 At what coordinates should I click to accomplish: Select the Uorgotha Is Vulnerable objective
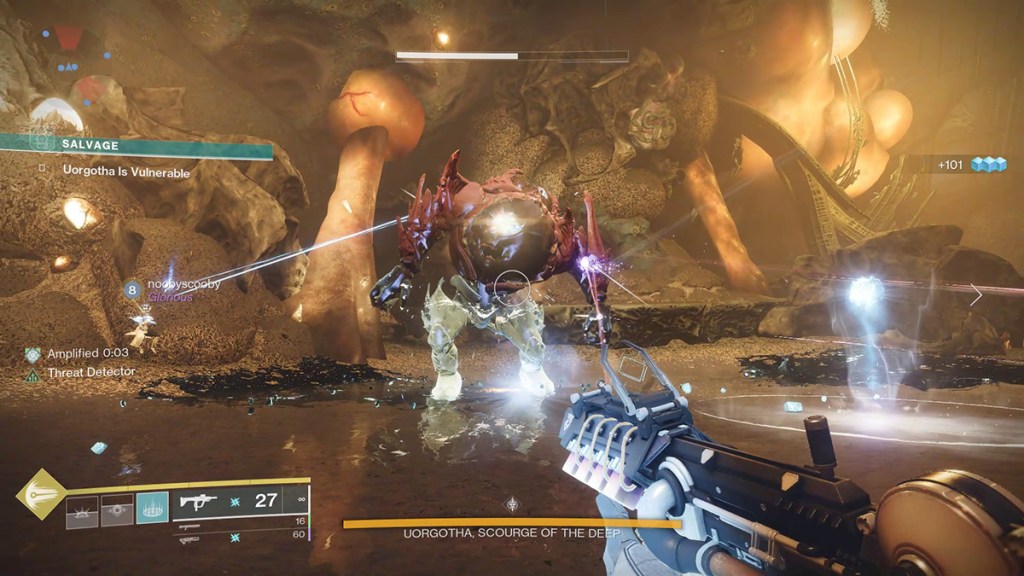(x=126, y=172)
